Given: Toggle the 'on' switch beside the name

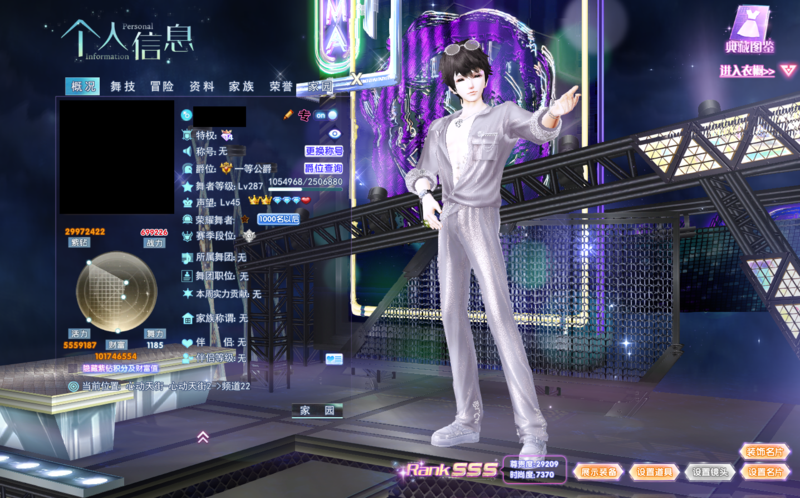Looking at the screenshot, I should pos(324,115).
